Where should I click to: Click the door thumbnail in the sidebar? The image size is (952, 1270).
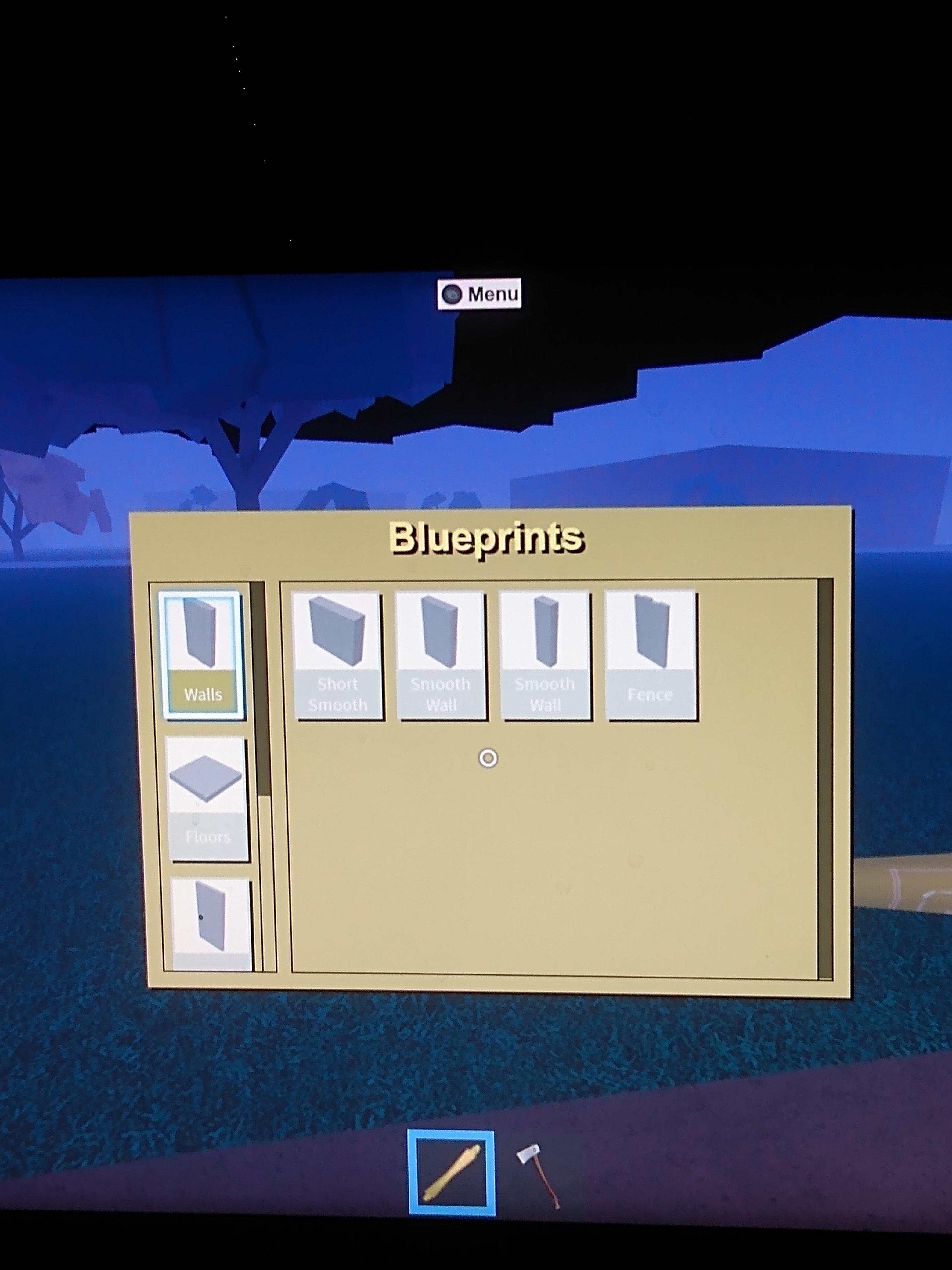(x=209, y=919)
